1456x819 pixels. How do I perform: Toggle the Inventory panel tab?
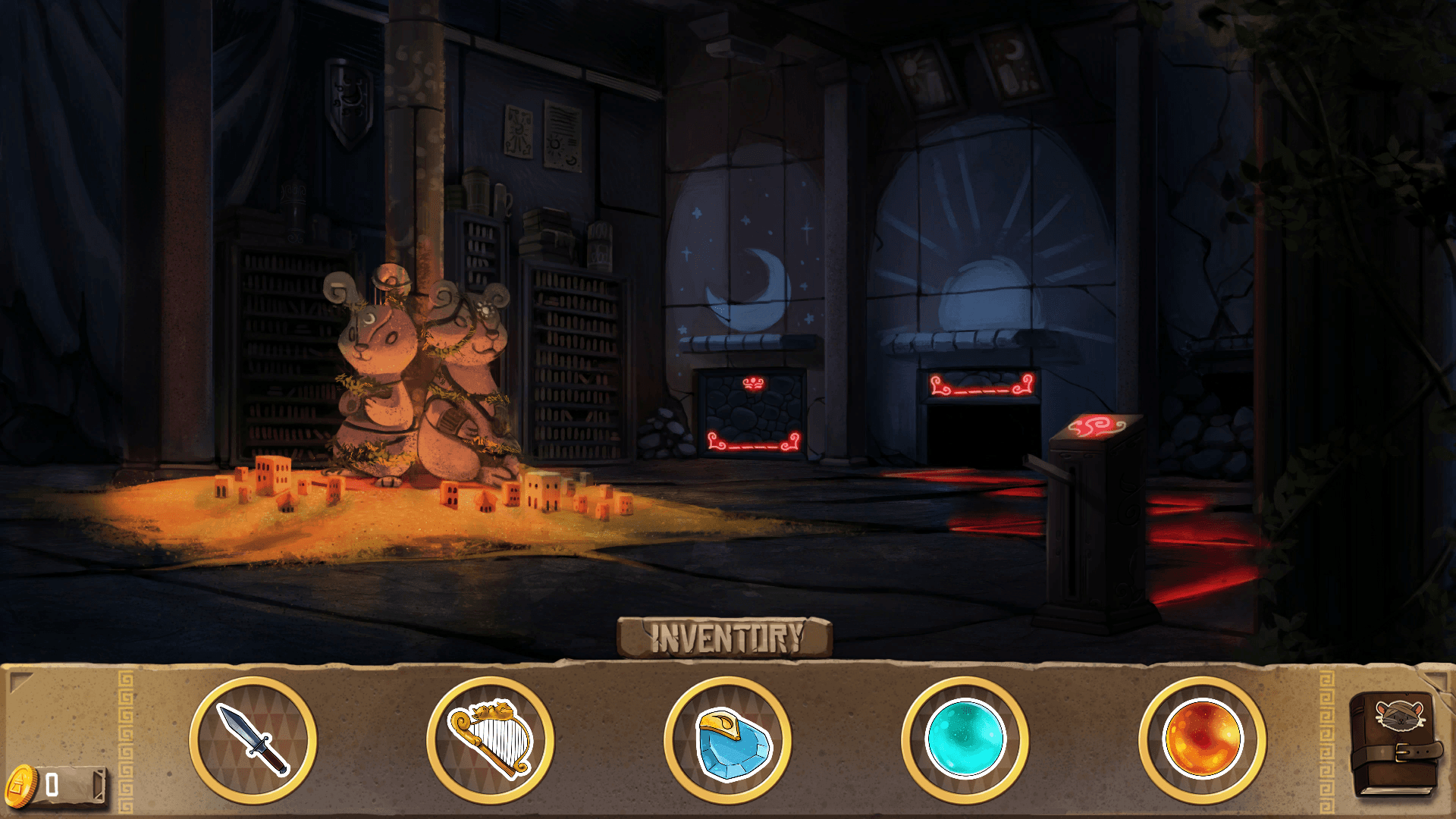[x=725, y=637]
